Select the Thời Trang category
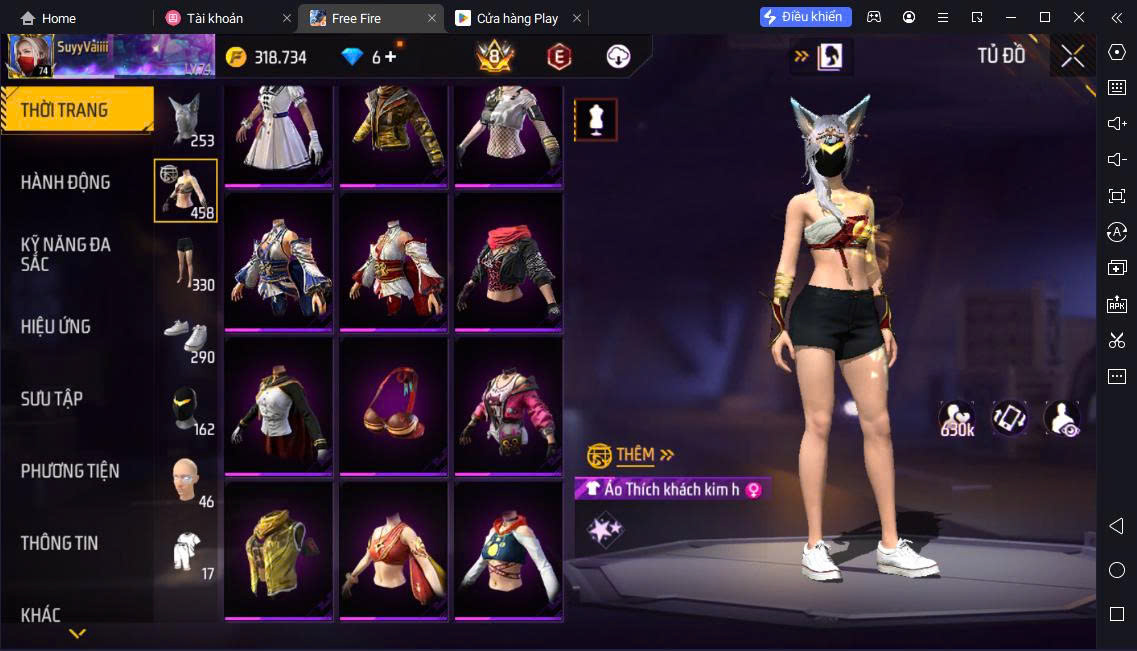This screenshot has height=651, width=1137. tap(66, 110)
